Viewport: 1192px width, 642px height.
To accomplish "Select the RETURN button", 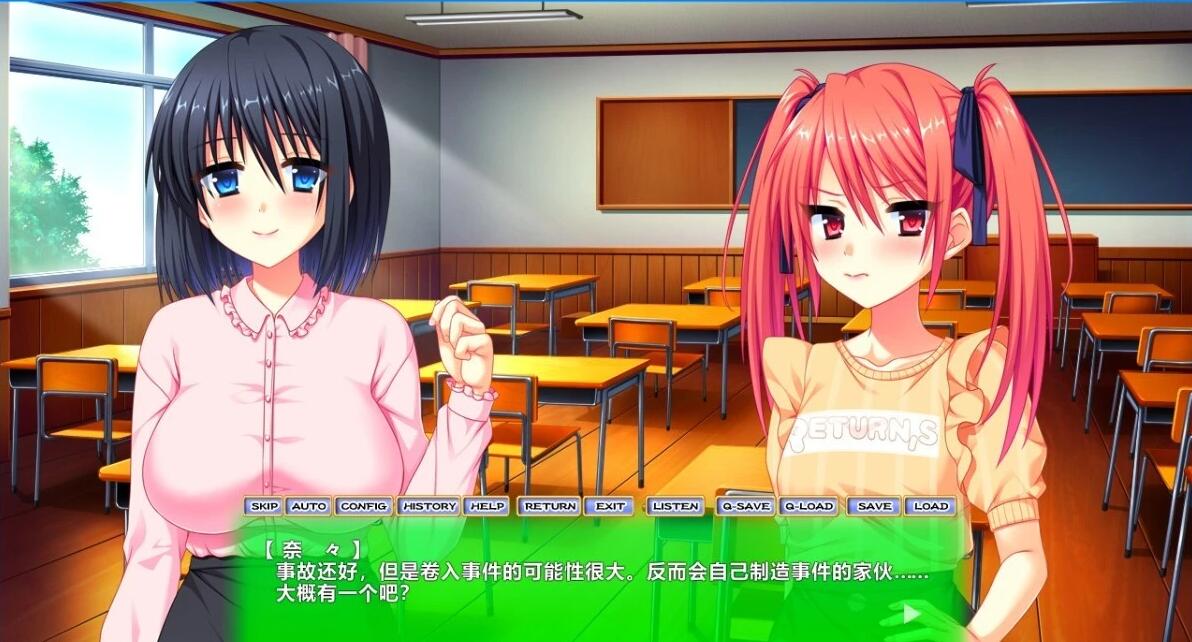I will pos(550,506).
